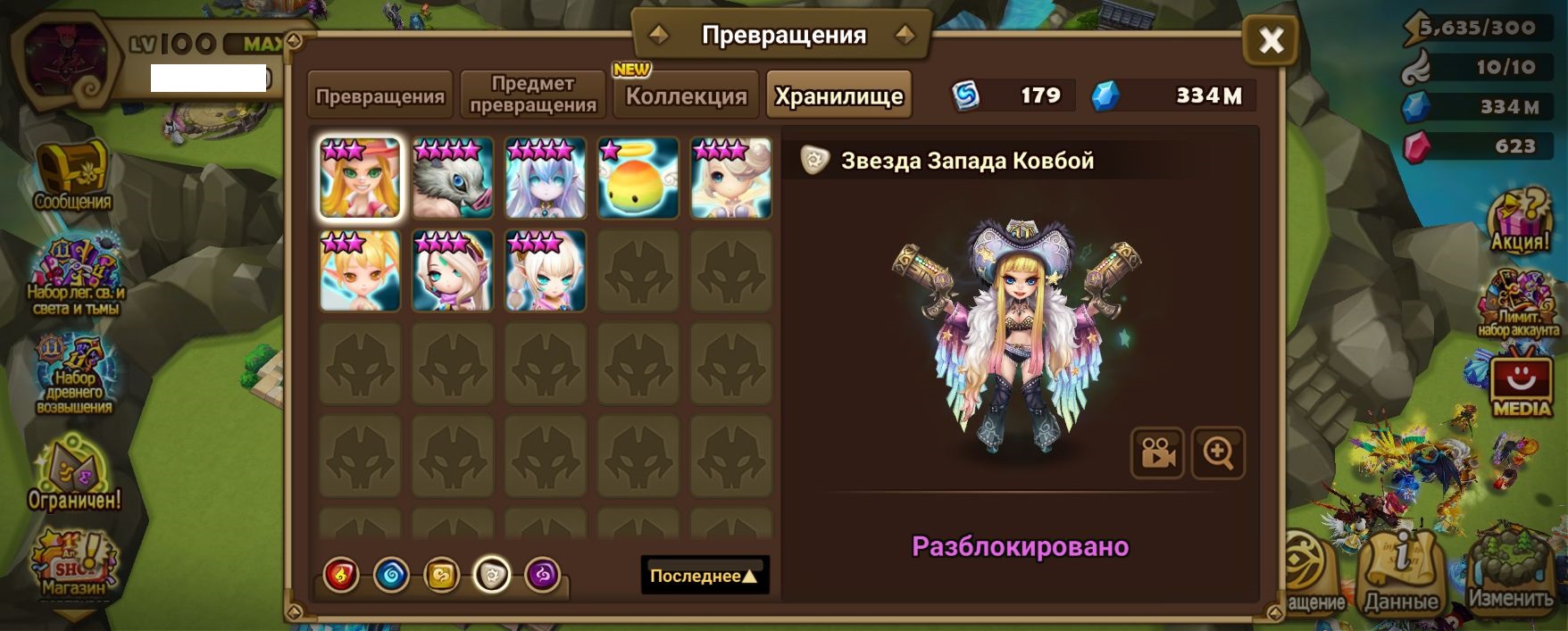Select the cowgirl transmog with red hat
This screenshot has height=631, width=1568.
point(360,178)
